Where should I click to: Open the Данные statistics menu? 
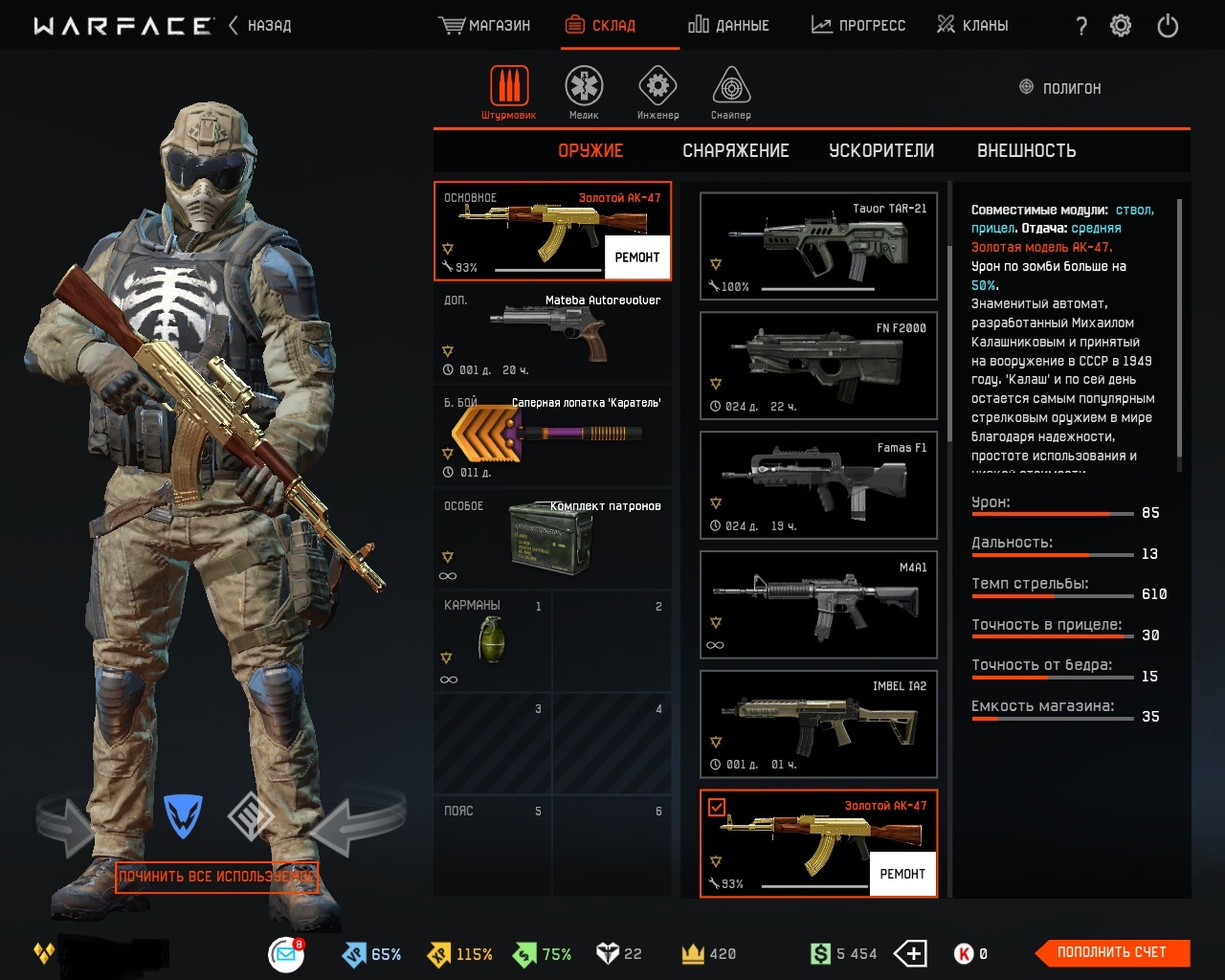[729, 26]
